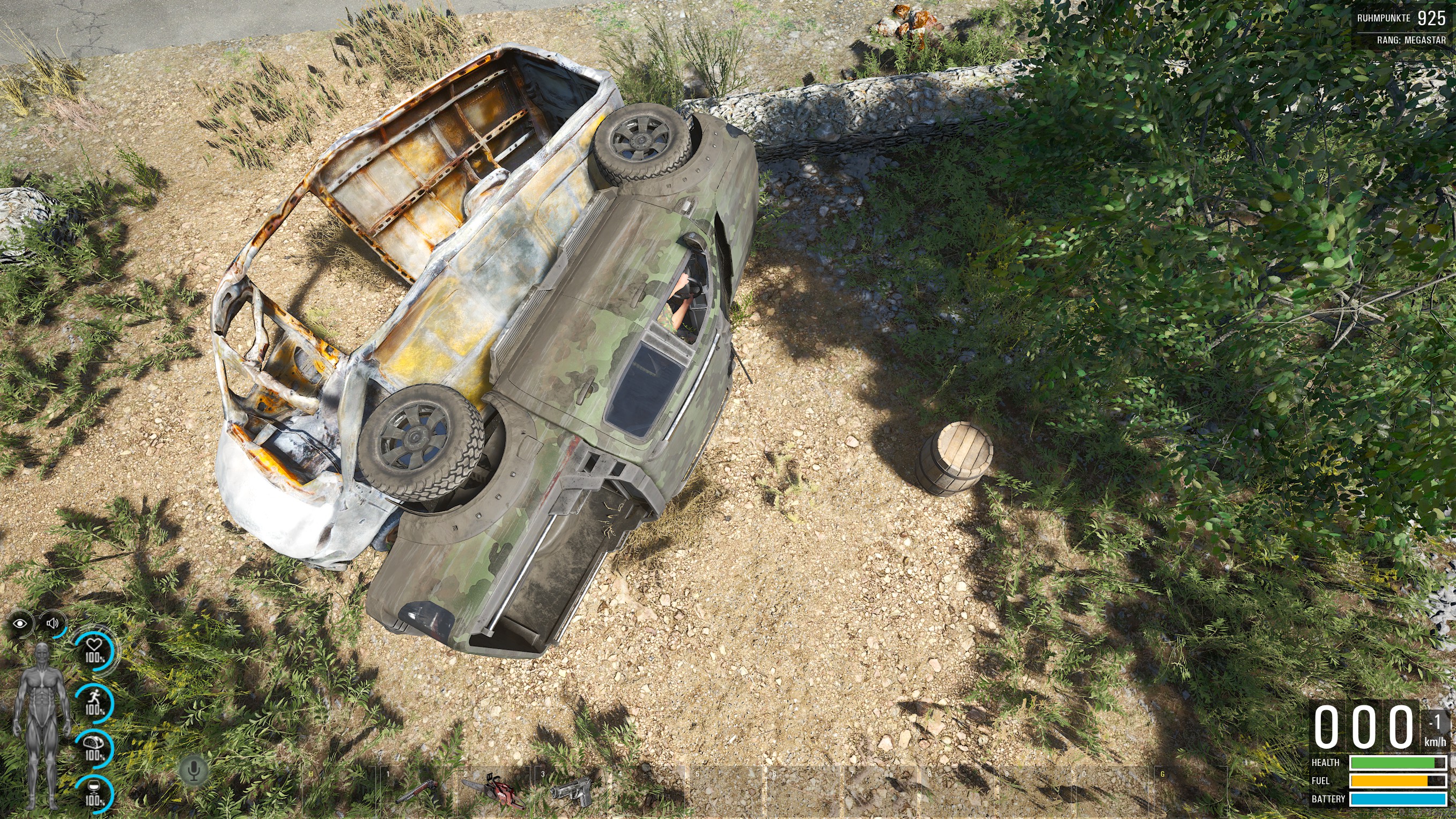The width and height of the screenshot is (1456, 819).
Task: Open the body anatomy figure status
Action: [x=42, y=725]
